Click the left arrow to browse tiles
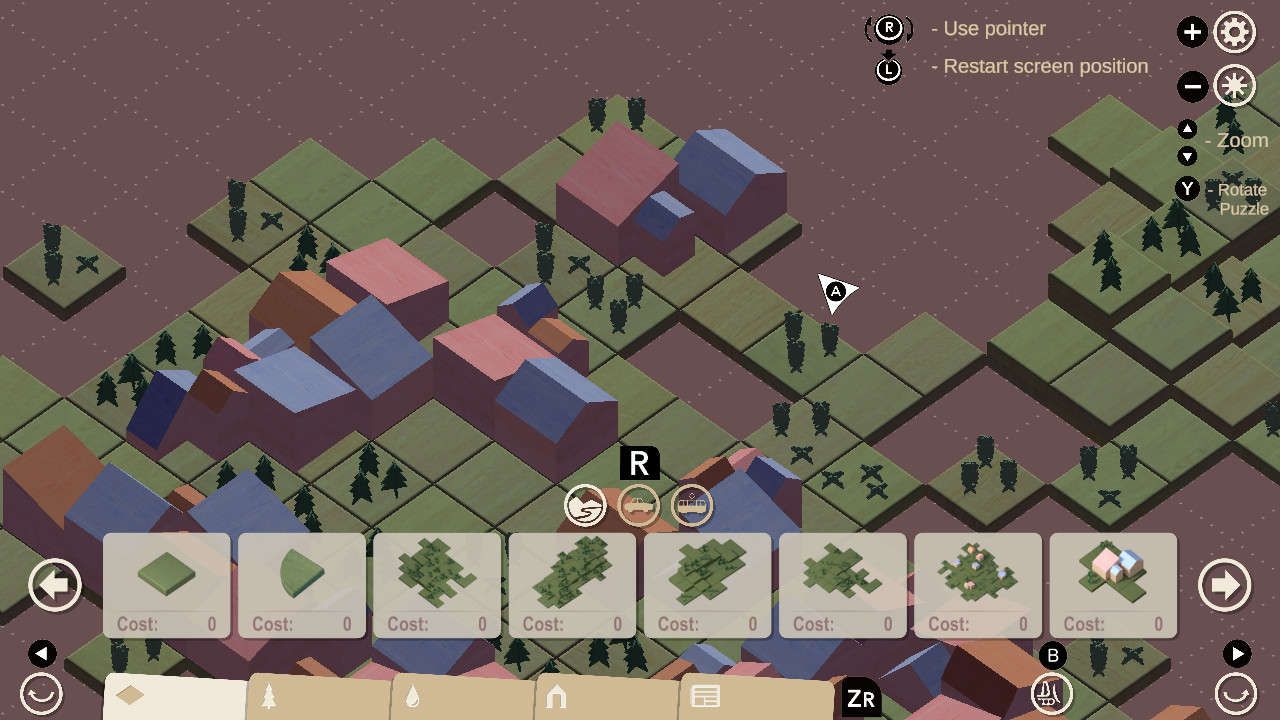This screenshot has width=1280, height=720. click(x=55, y=584)
